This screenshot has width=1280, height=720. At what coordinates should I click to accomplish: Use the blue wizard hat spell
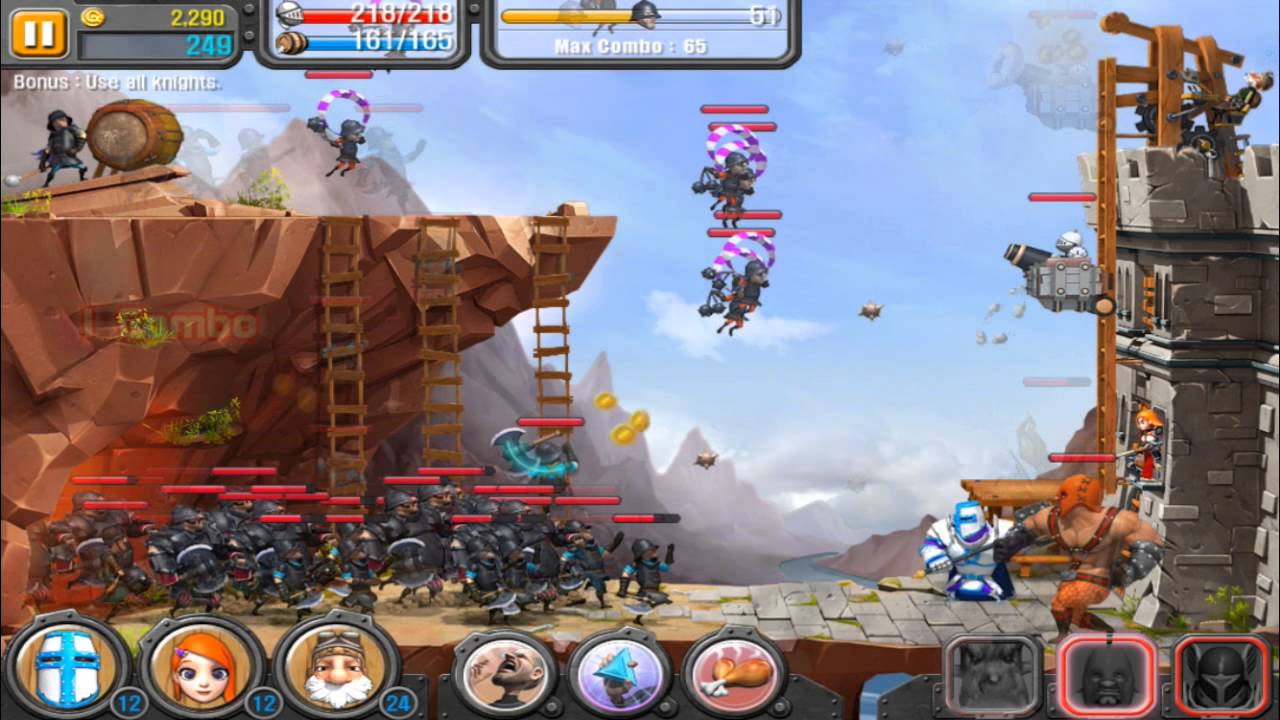pos(621,674)
